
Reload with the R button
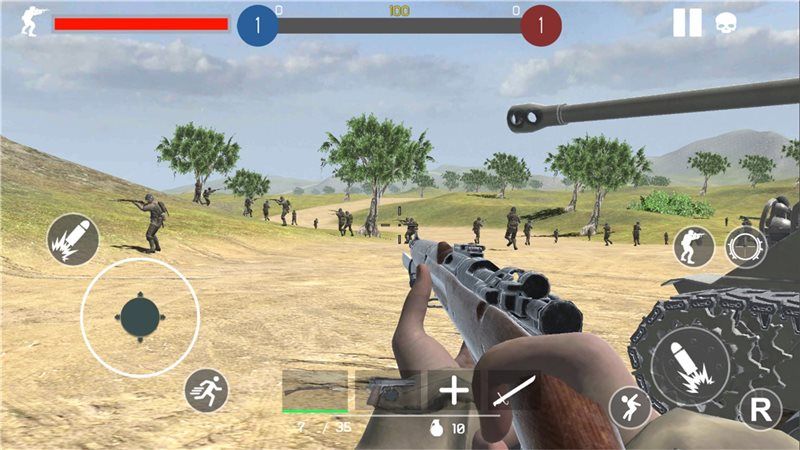click(761, 409)
